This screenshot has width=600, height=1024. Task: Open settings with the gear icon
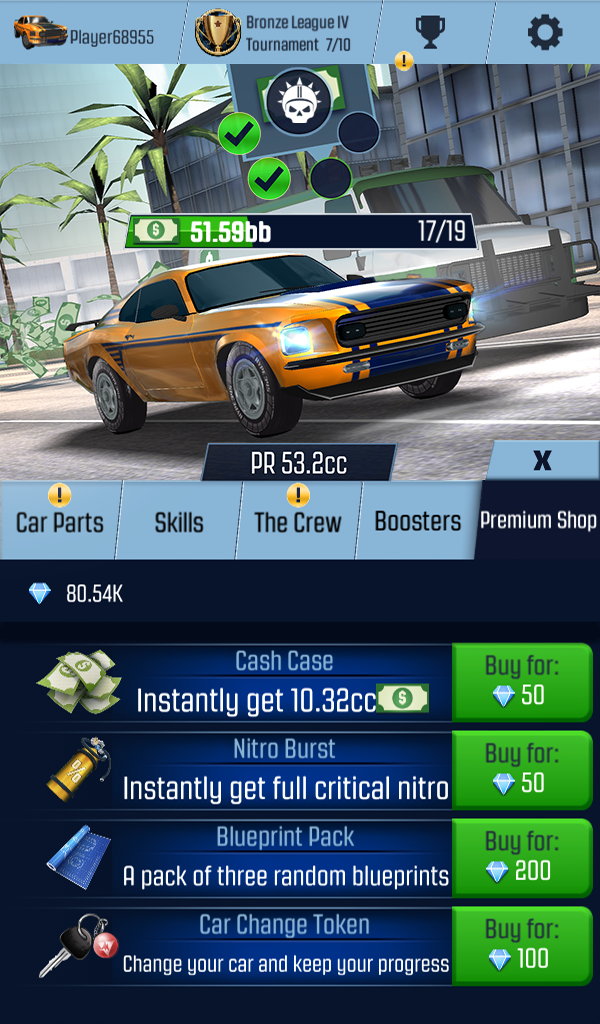click(x=544, y=32)
